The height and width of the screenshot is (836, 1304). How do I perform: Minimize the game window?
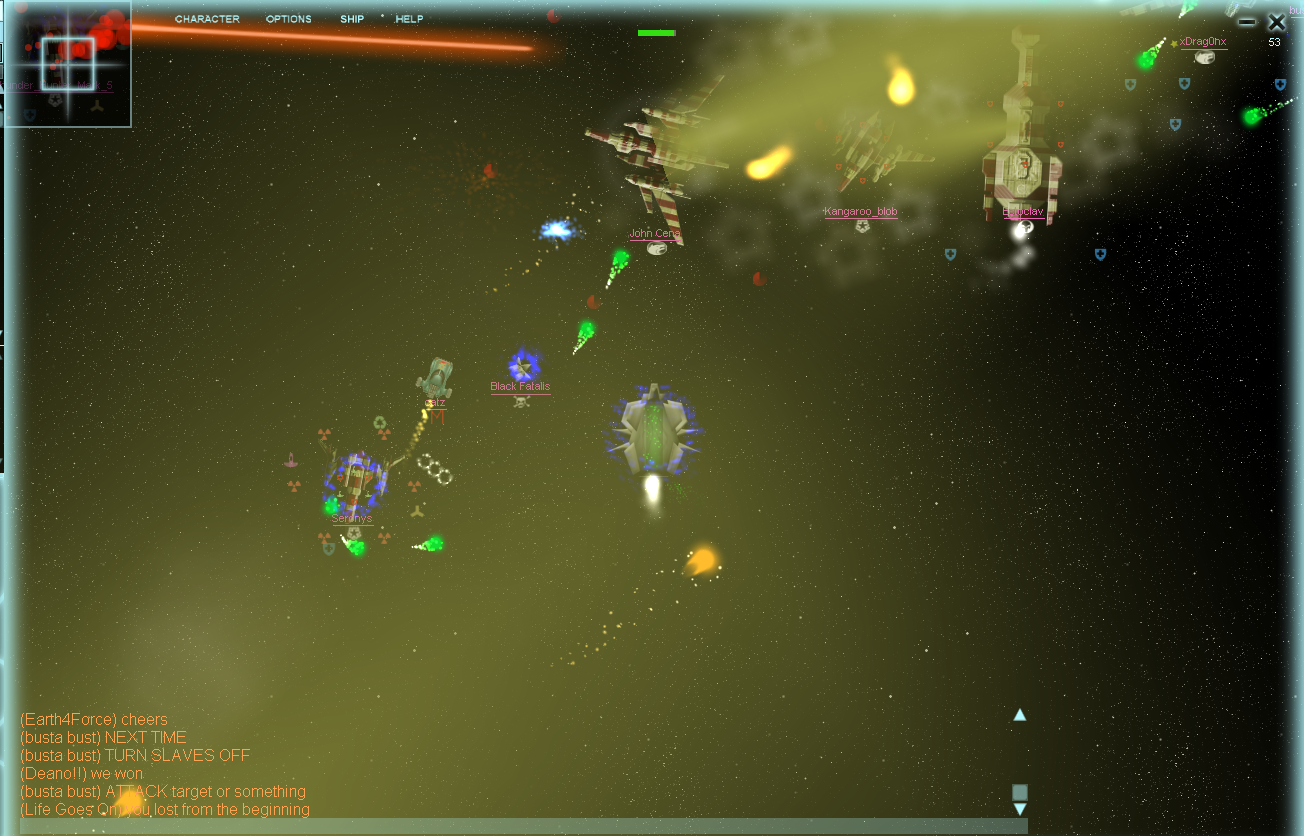1247,22
